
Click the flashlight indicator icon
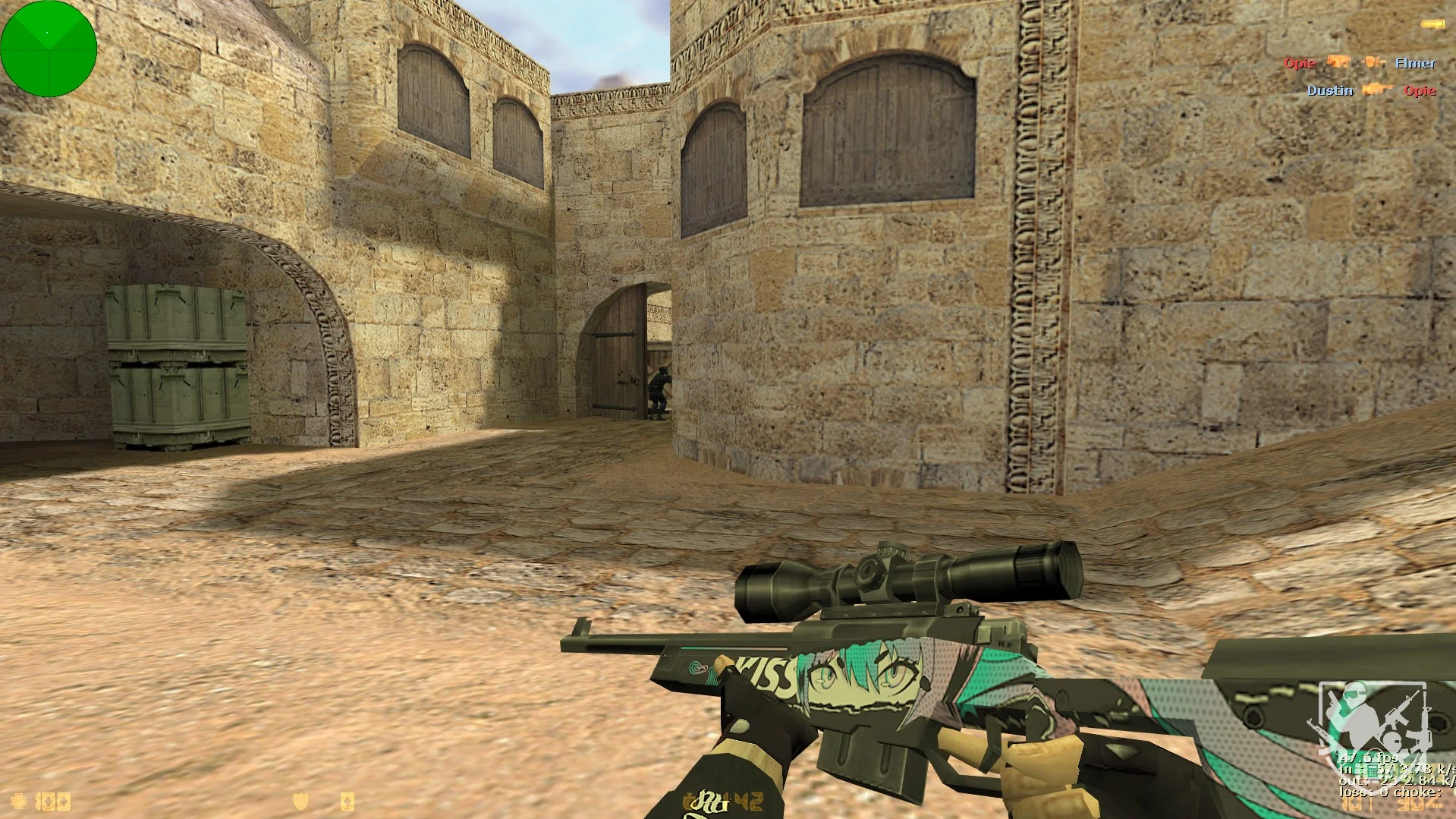click(x=1432, y=25)
